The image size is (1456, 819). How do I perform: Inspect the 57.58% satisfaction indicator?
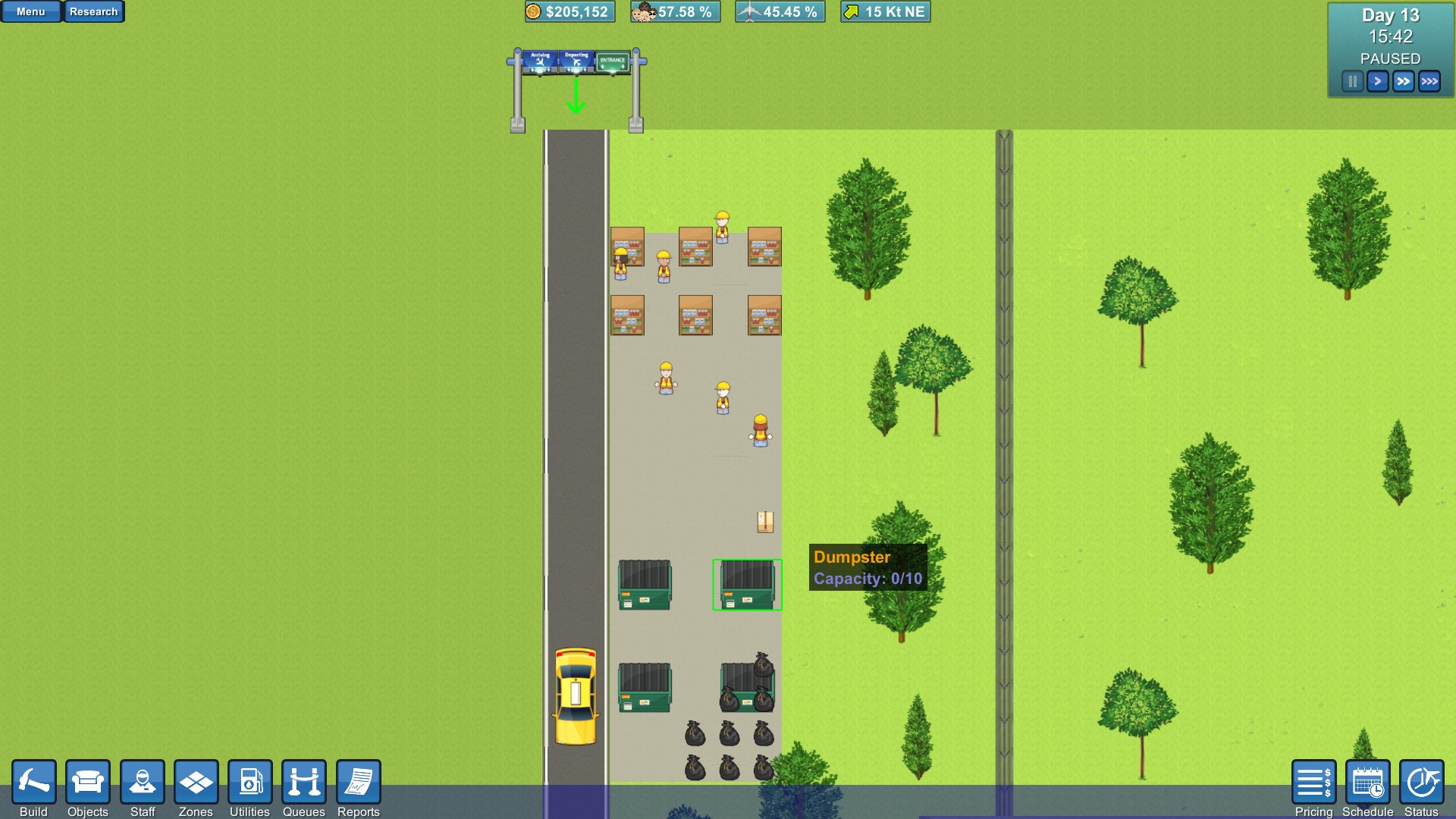(674, 11)
